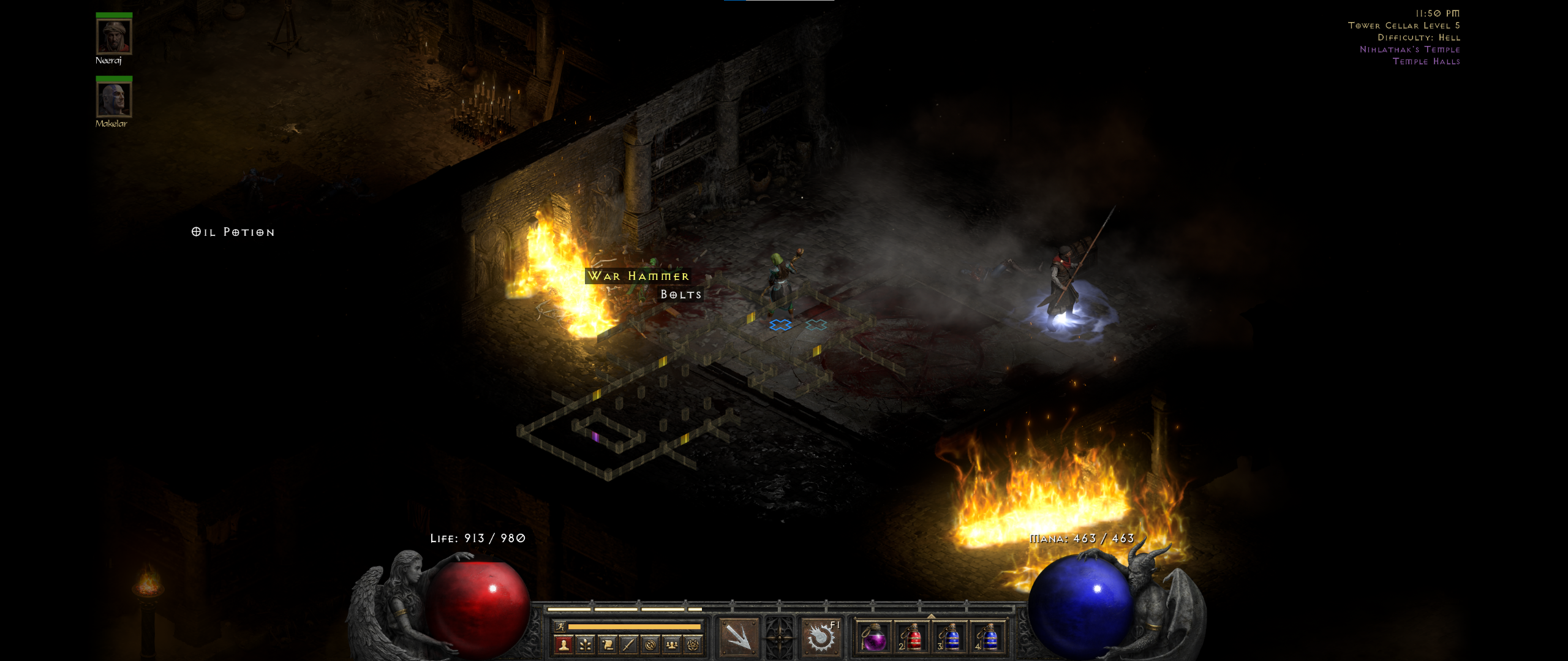This screenshot has height=661, width=1568.
Task: Pick up the War Hammer item label
Action: (638, 276)
